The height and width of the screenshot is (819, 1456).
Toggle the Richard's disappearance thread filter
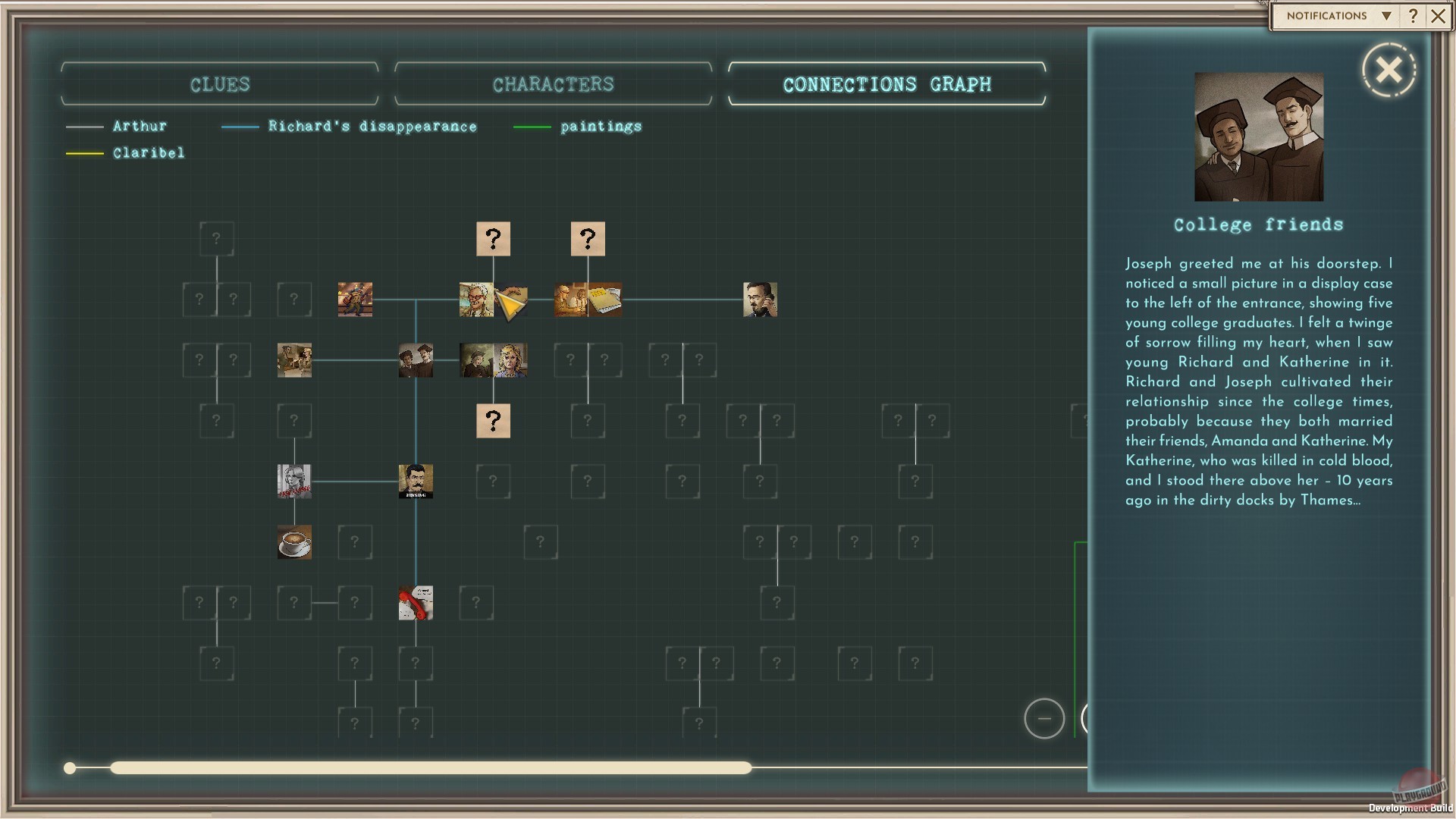[x=372, y=126]
